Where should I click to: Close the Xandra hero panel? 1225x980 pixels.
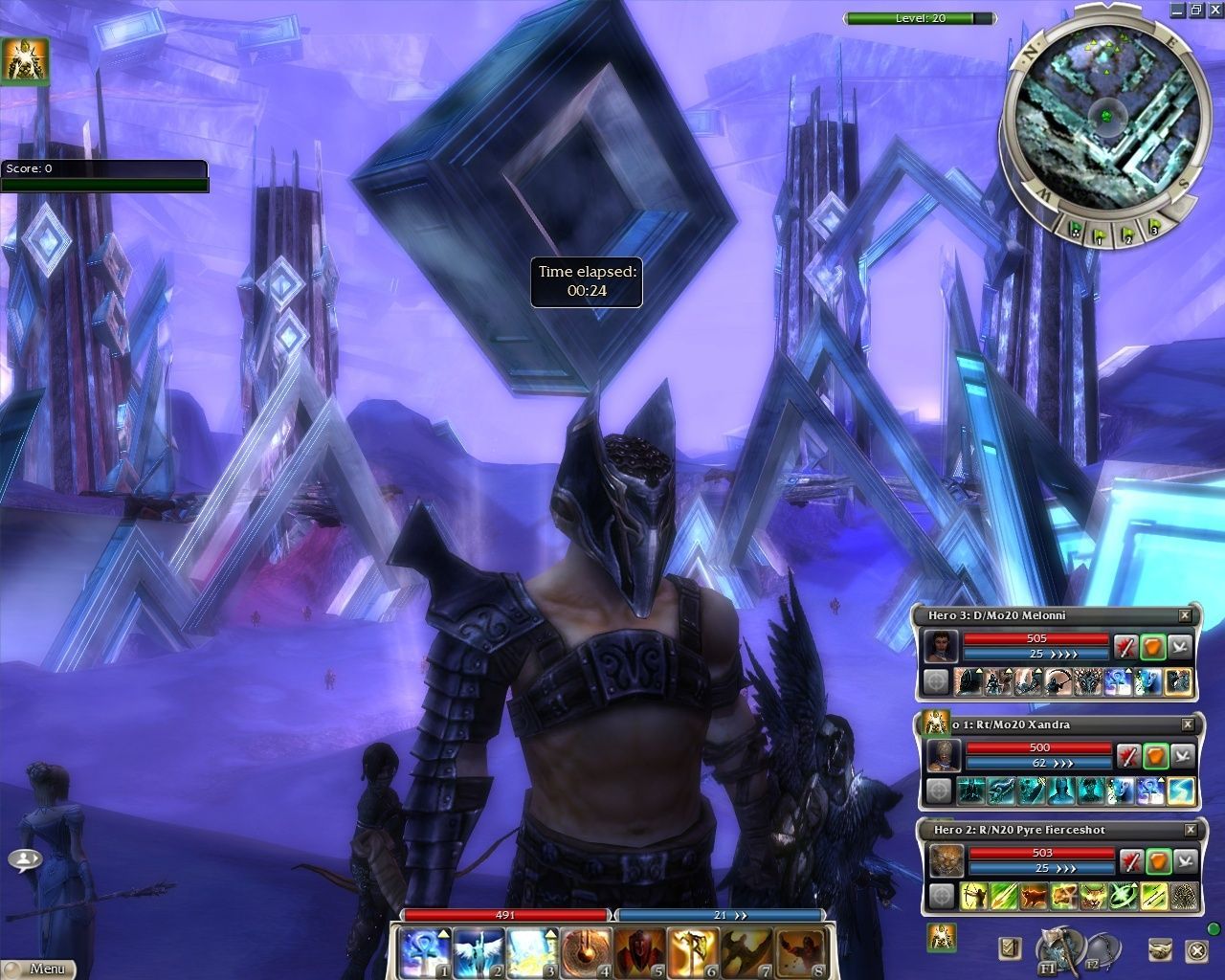coord(1188,724)
